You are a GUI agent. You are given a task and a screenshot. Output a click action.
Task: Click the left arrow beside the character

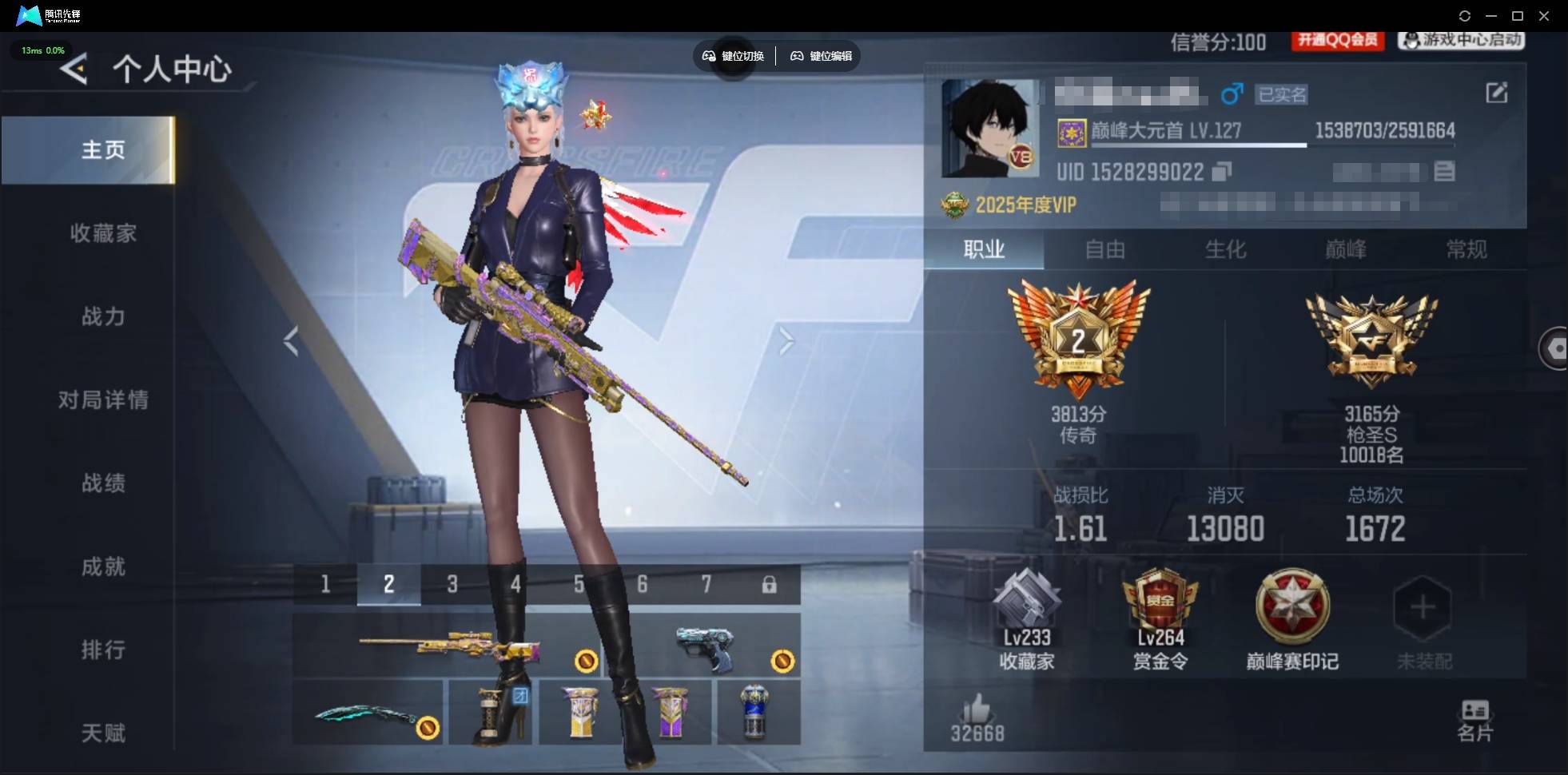292,340
